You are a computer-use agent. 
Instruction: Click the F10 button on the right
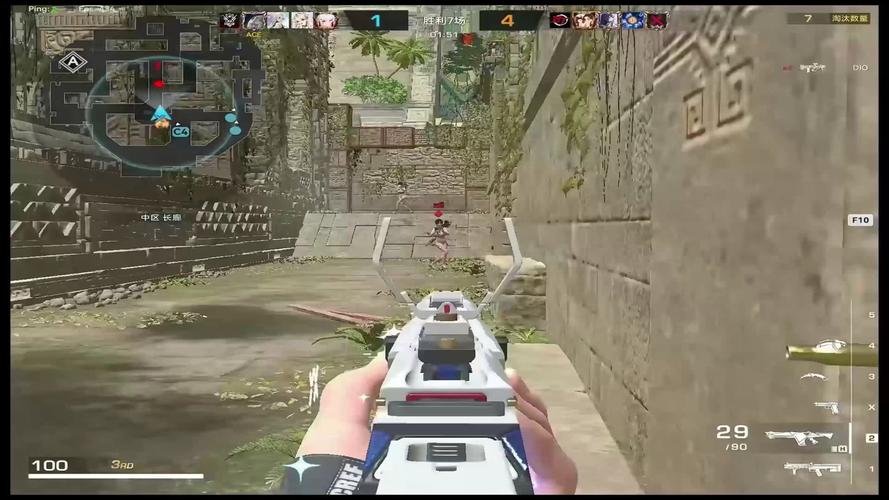(859, 220)
